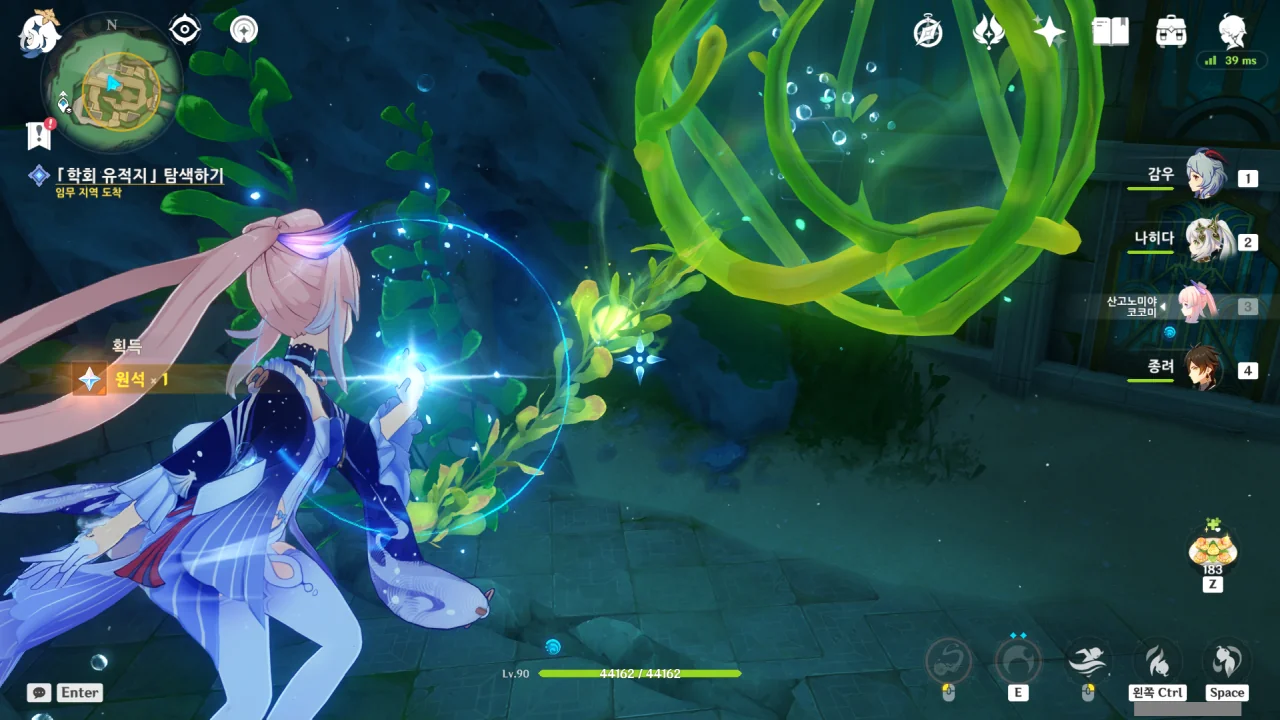Open the quest navigation icon beside minimap
Screen dimensions: 1280x720
[243, 30]
